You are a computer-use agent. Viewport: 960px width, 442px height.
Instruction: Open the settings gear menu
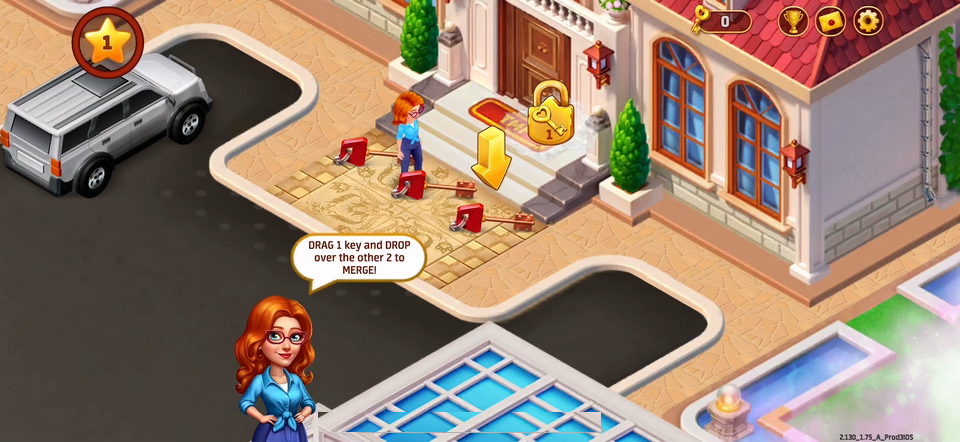(868, 20)
